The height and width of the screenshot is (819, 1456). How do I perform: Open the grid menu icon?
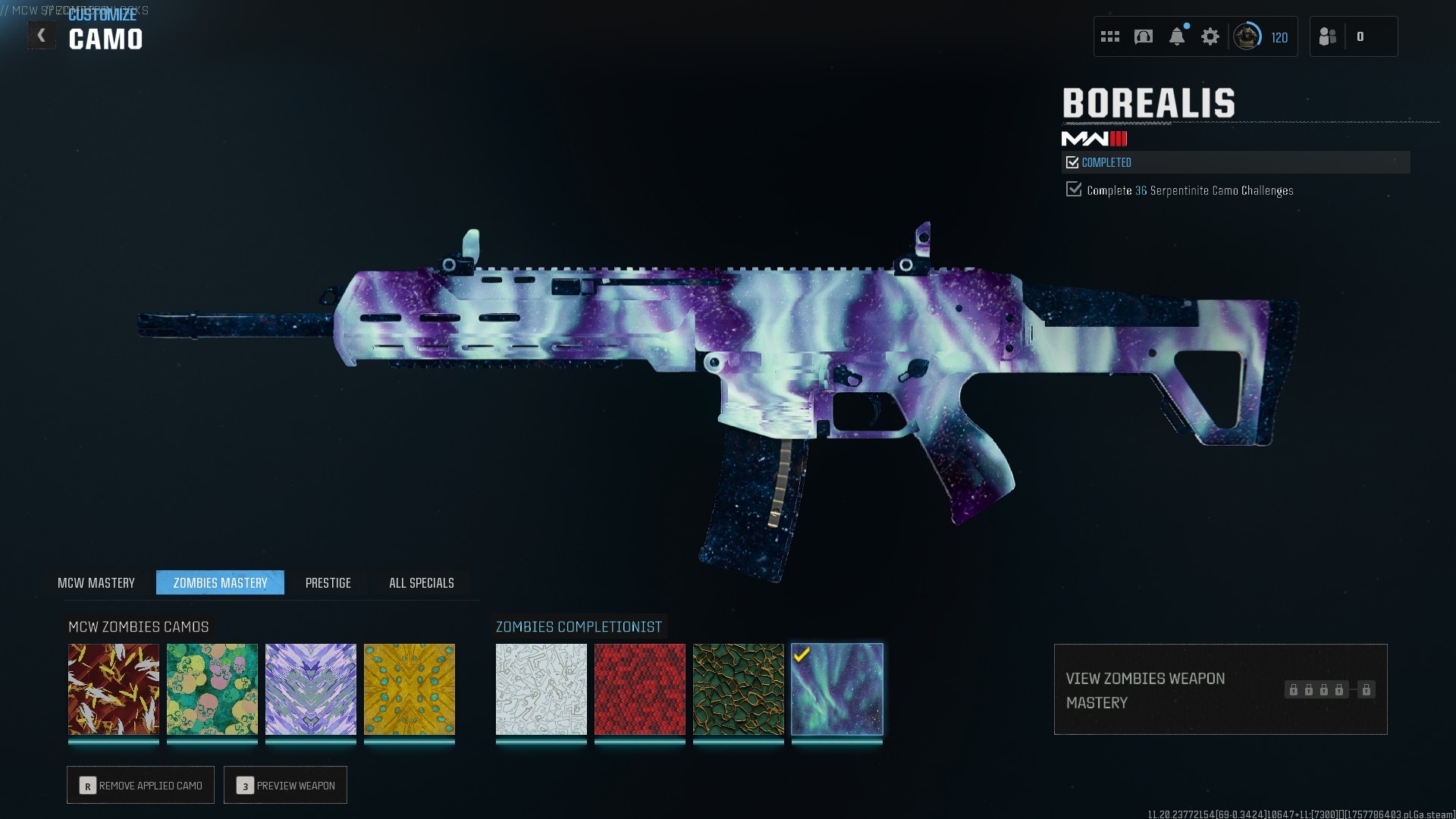pos(1110,36)
